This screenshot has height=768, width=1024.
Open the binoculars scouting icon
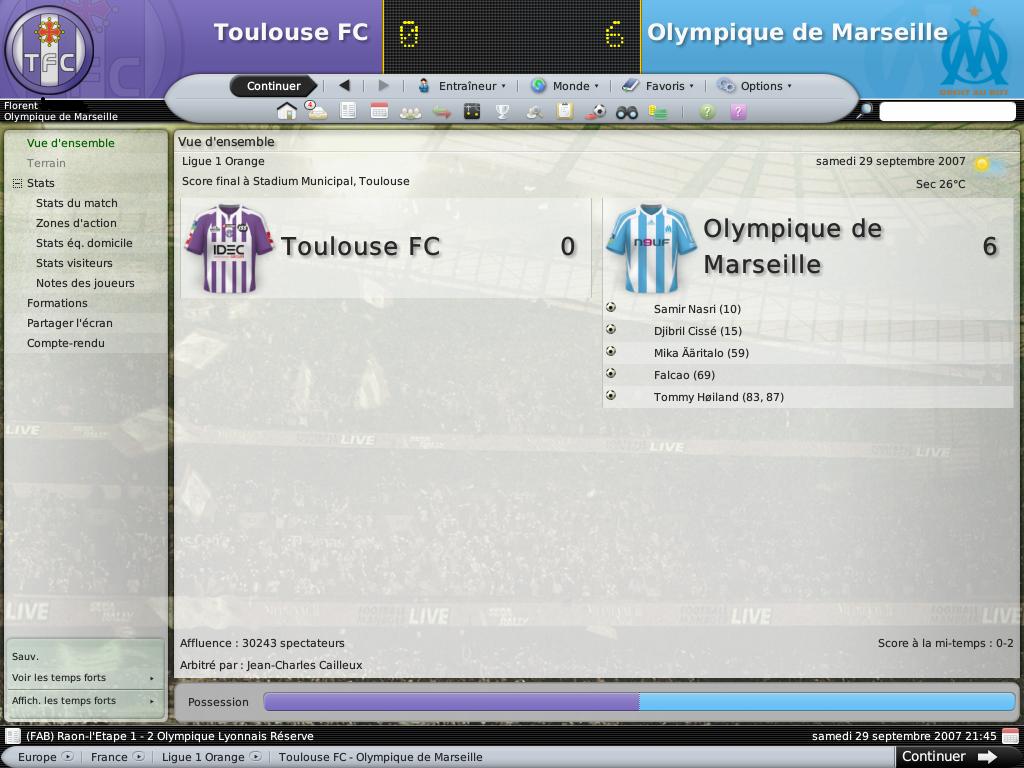(626, 112)
